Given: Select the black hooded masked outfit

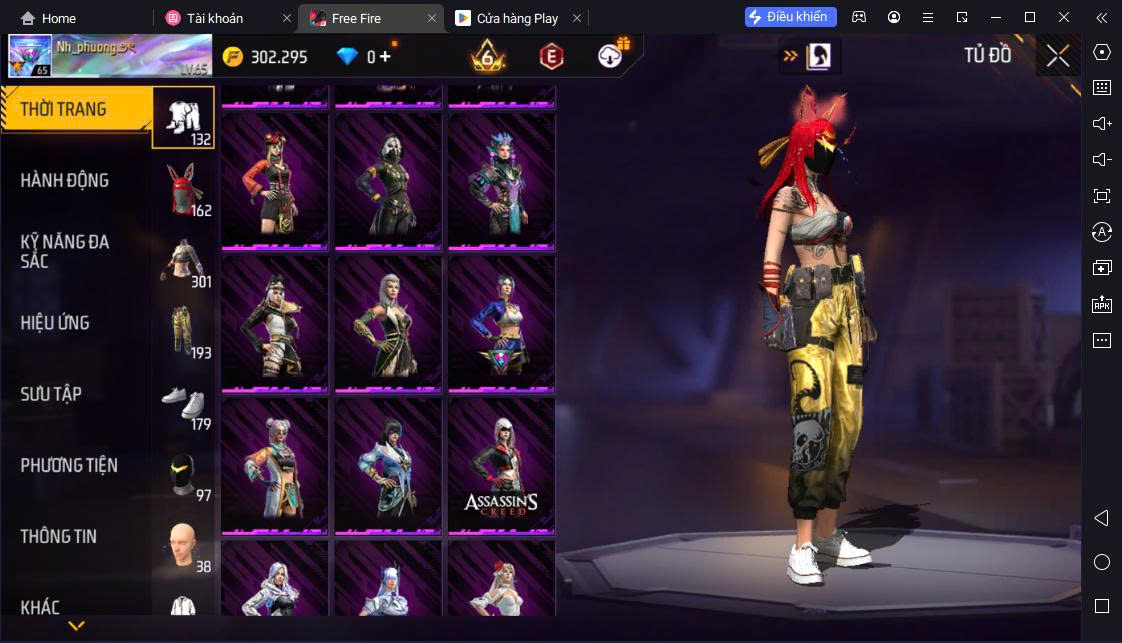Looking at the screenshot, I should (x=388, y=180).
